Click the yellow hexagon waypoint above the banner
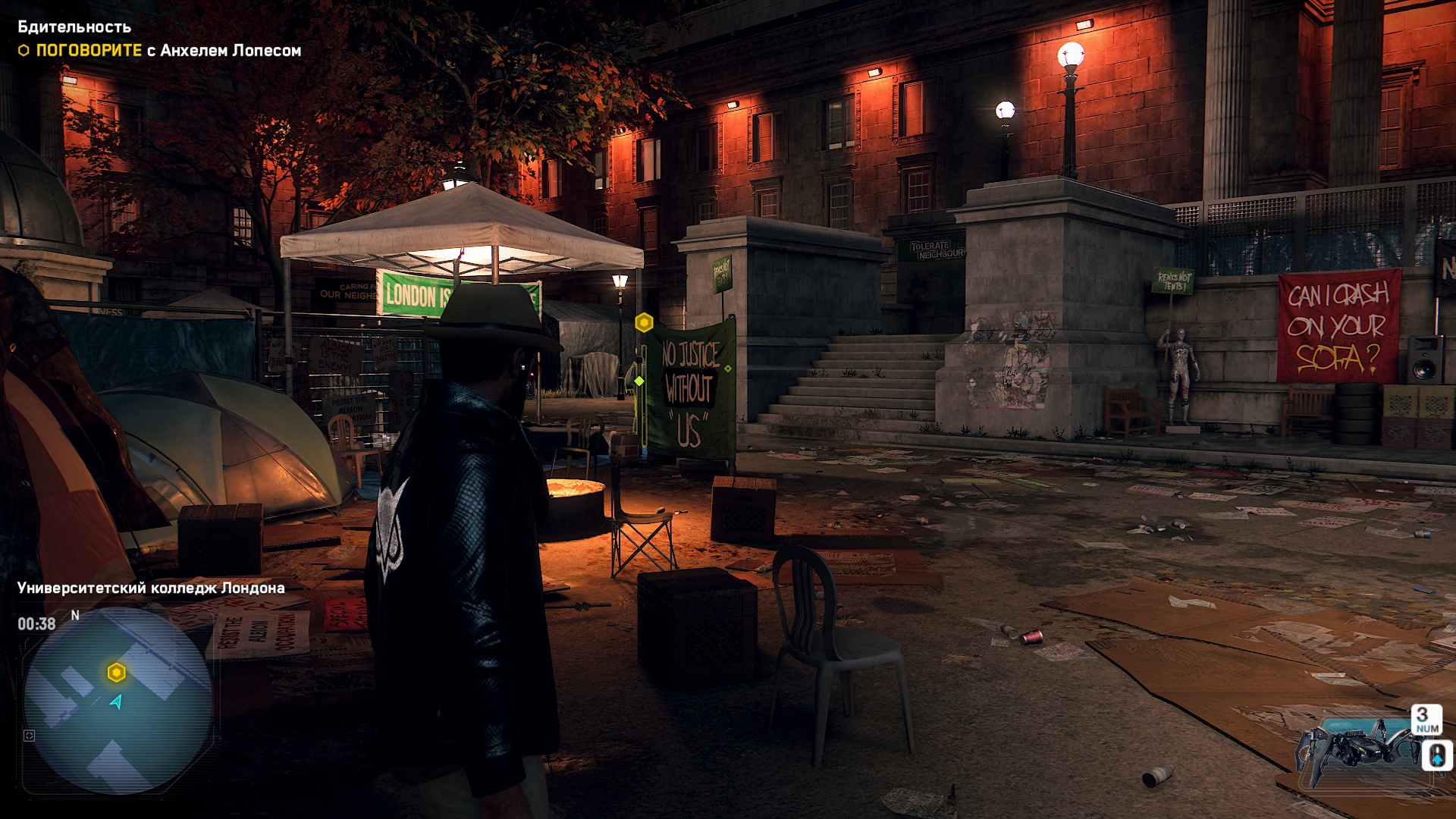Viewport: 1456px width, 819px height. pos(644,323)
